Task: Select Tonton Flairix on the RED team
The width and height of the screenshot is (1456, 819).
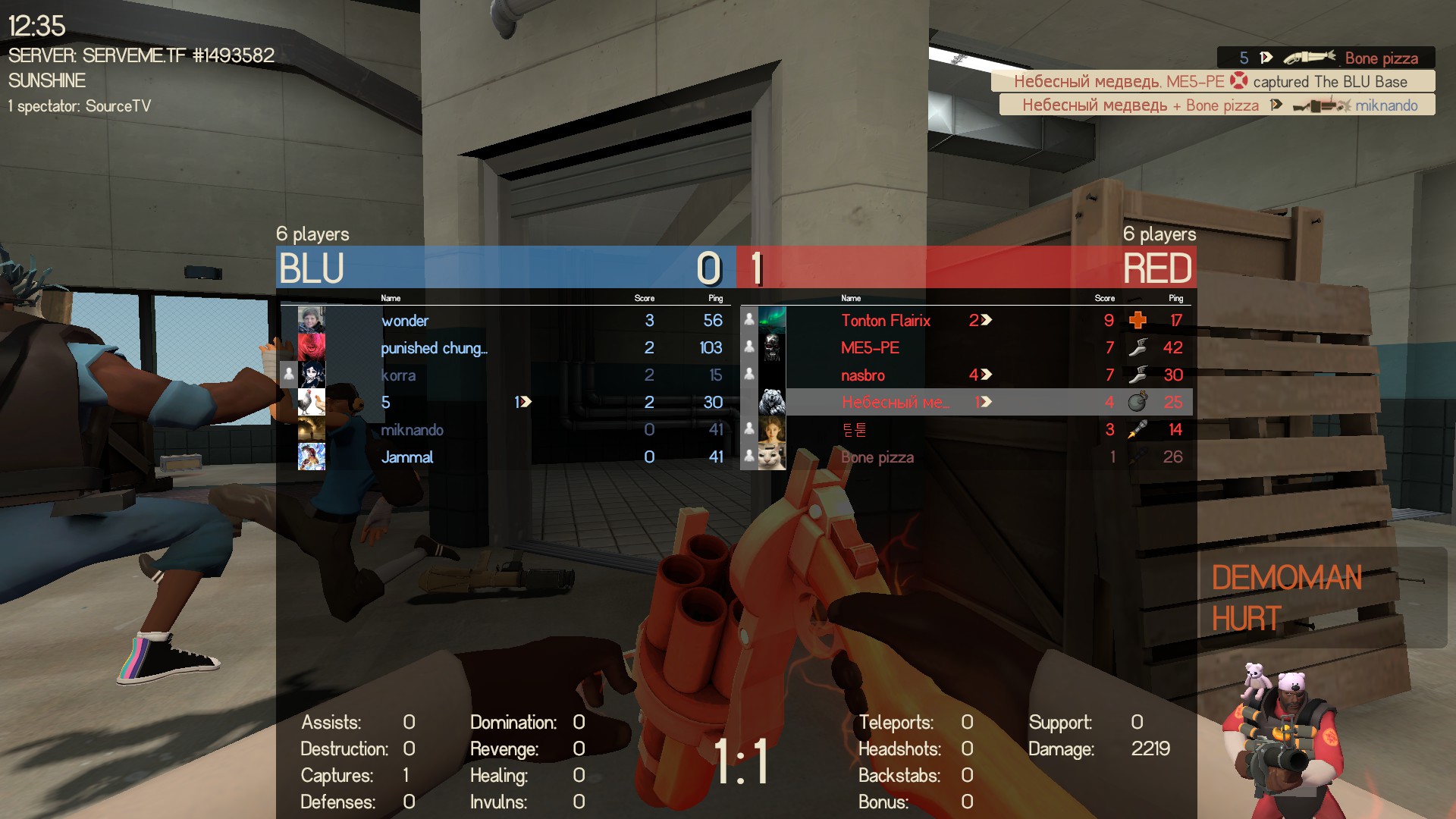Action: coord(885,321)
